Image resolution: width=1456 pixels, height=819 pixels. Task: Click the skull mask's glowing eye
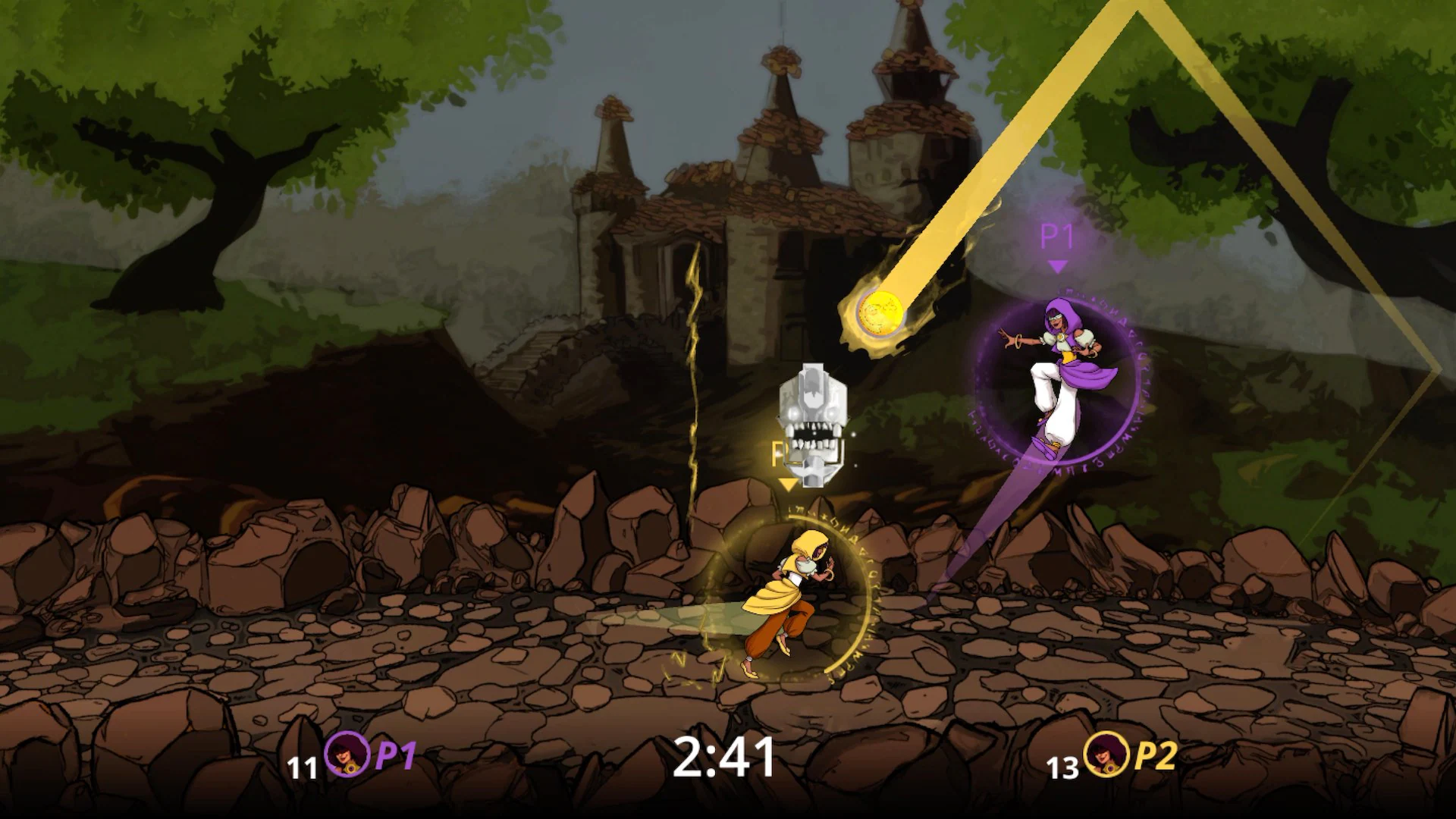tap(792, 414)
